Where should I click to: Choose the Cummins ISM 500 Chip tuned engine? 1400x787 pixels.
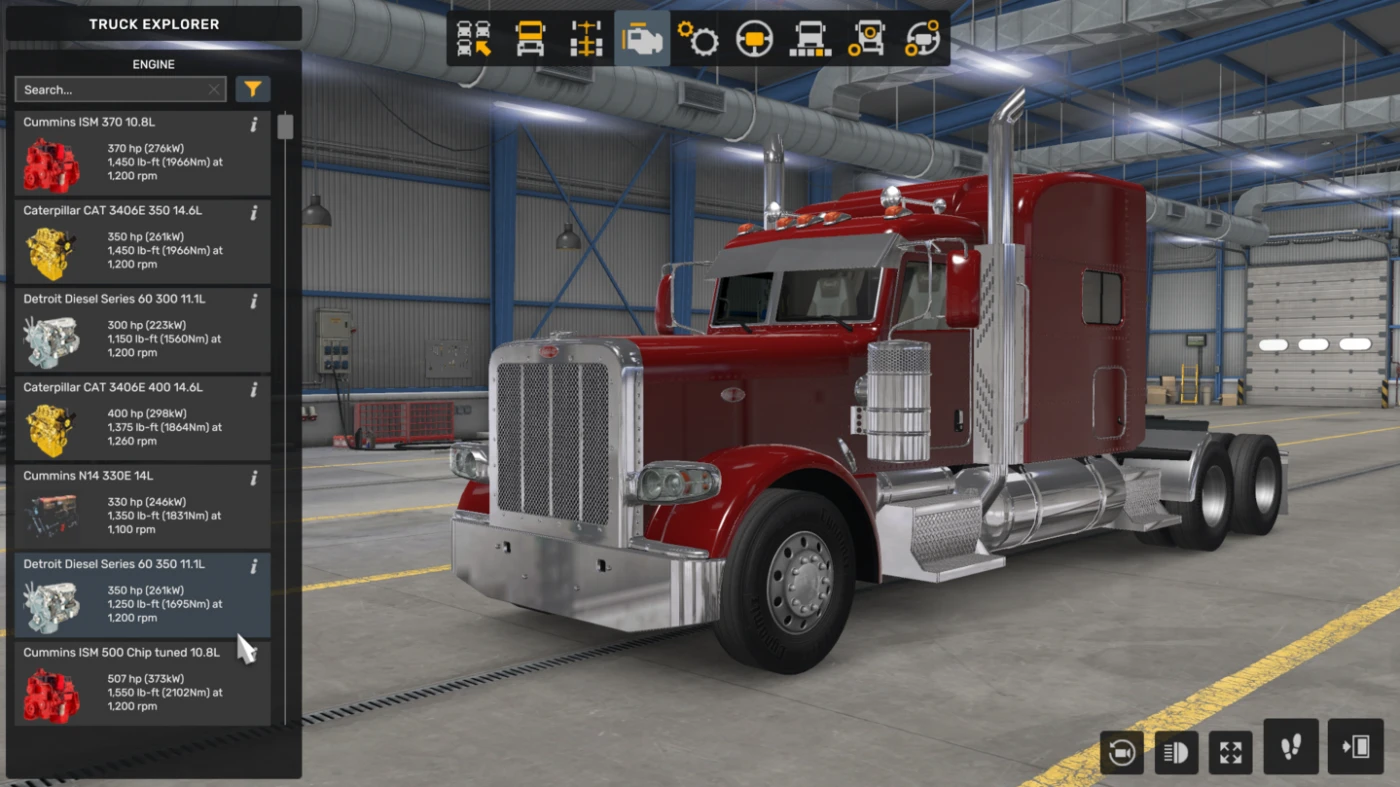(140, 685)
